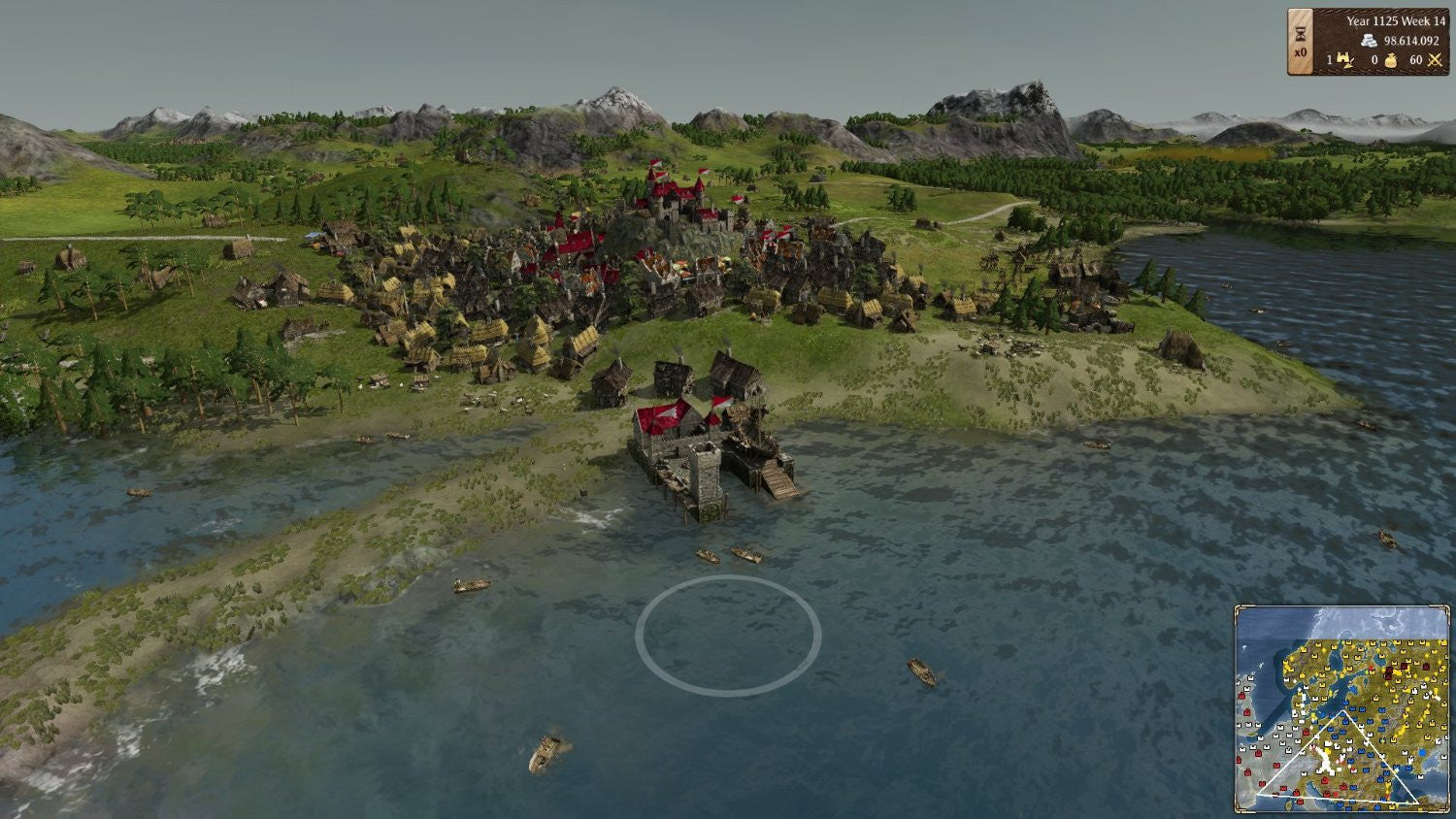Select the castle settlement counter icon
This screenshot has height=819, width=1456.
1345,59
